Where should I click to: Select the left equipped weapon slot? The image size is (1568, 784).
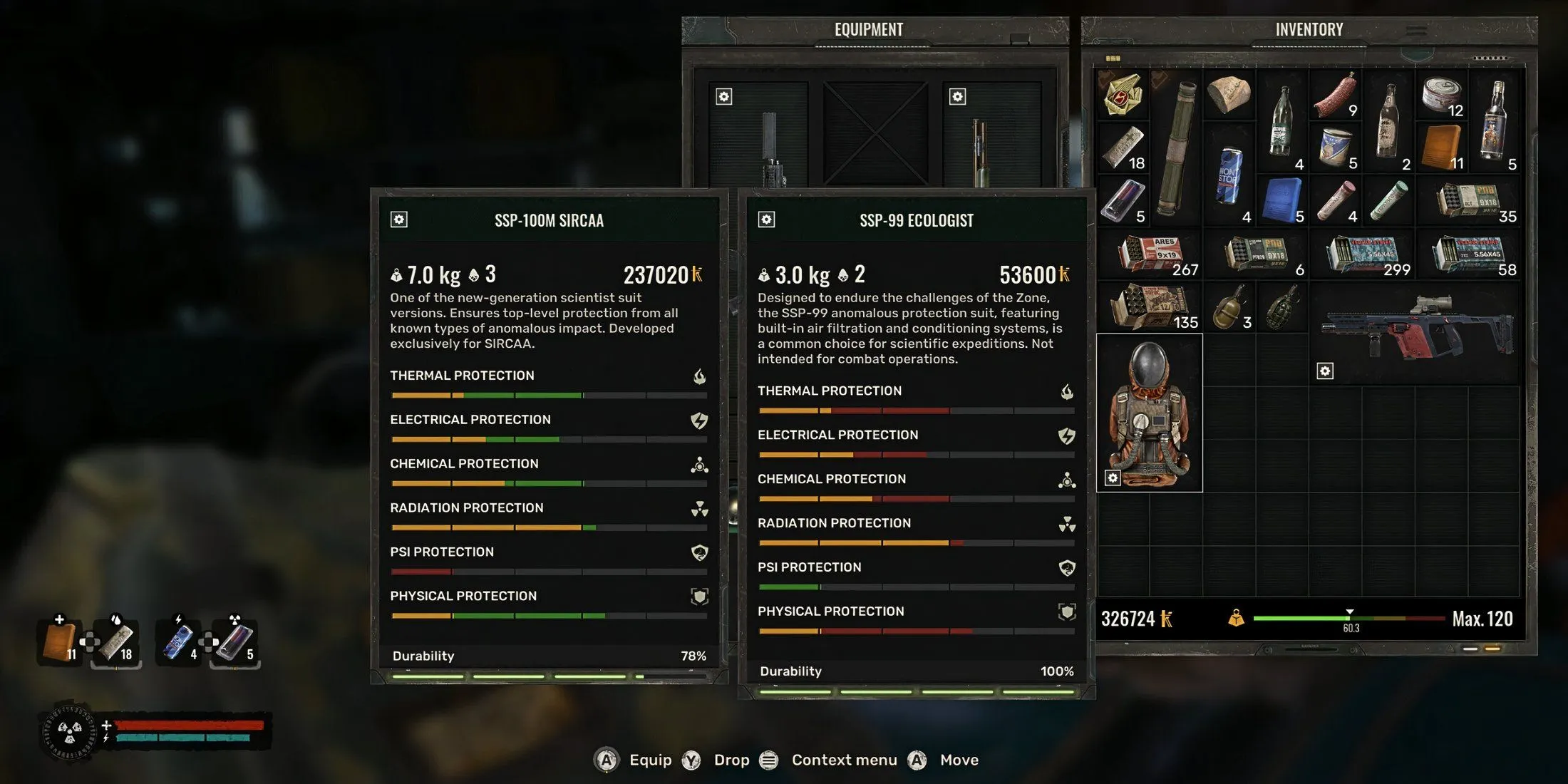[758, 135]
